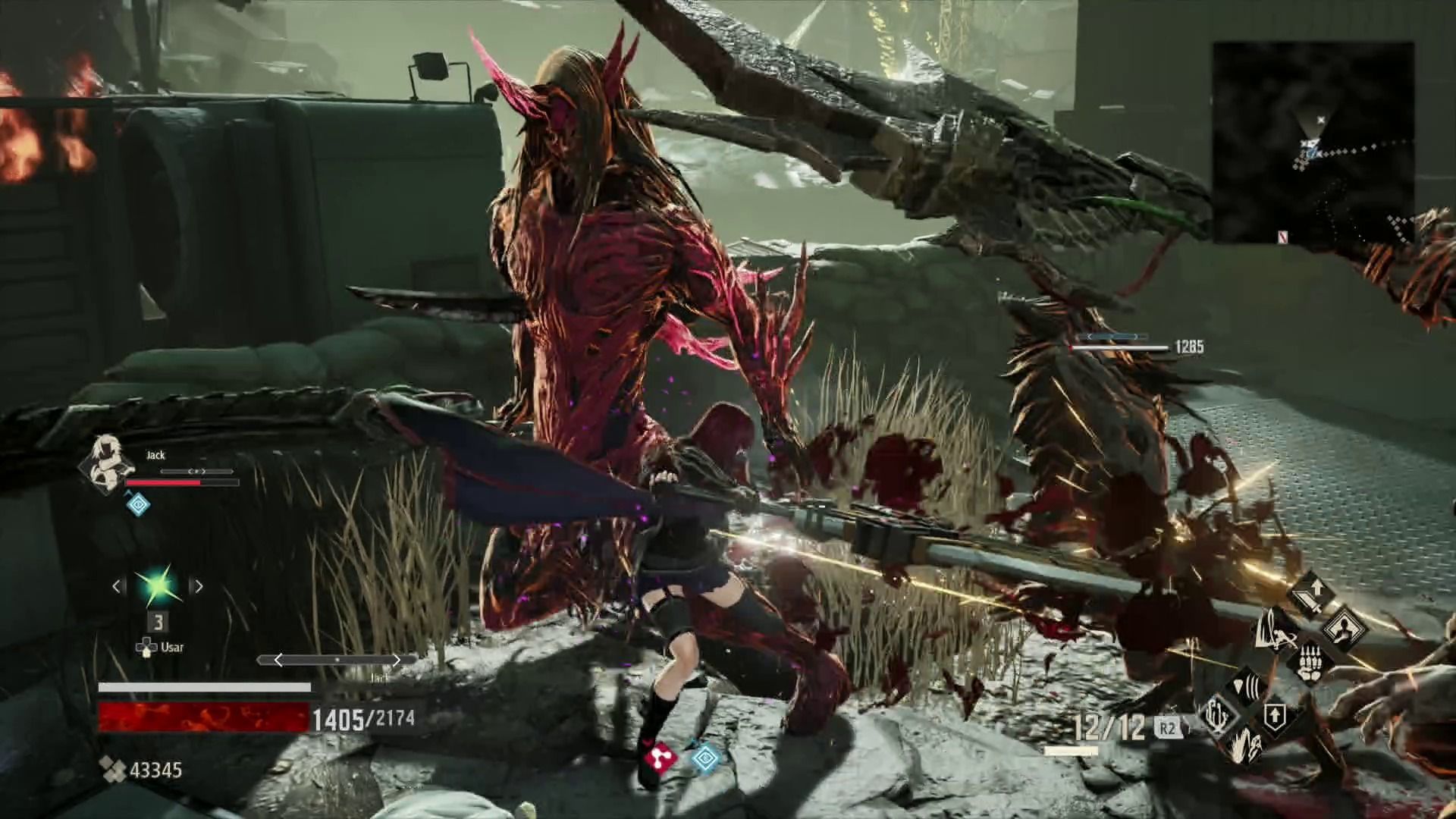Viewport: 1456px width, 819px height.
Task: Cycle to the next quick item
Action: pos(199,586)
